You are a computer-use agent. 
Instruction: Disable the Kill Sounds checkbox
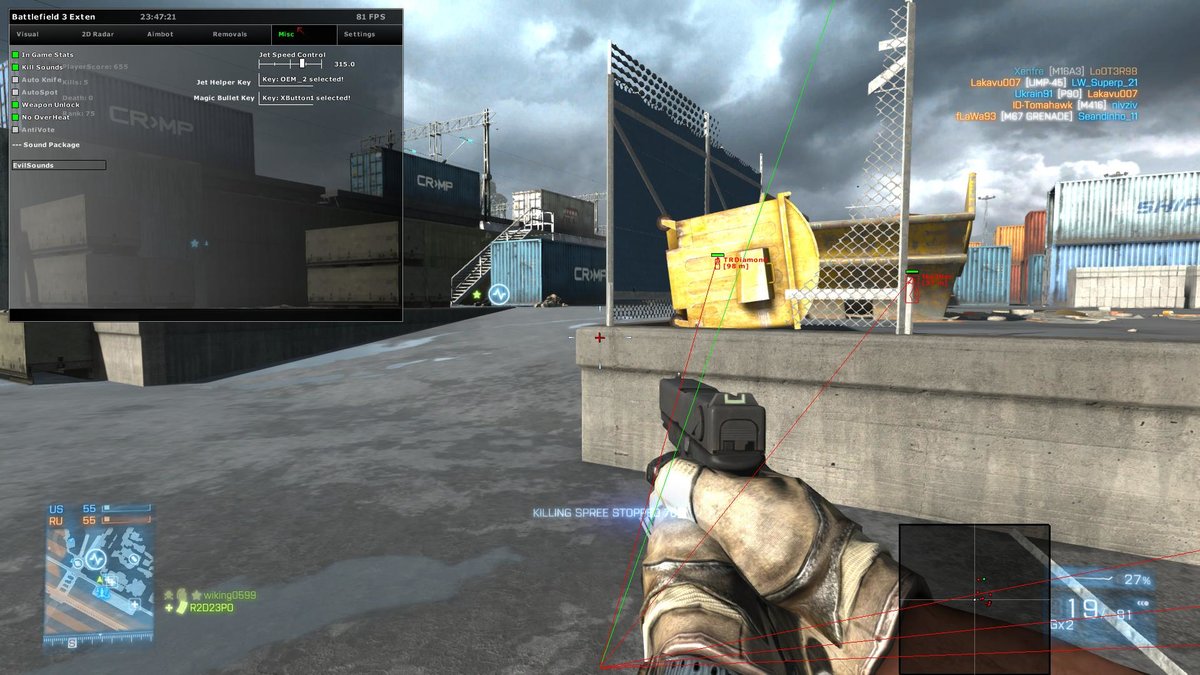click(x=15, y=67)
